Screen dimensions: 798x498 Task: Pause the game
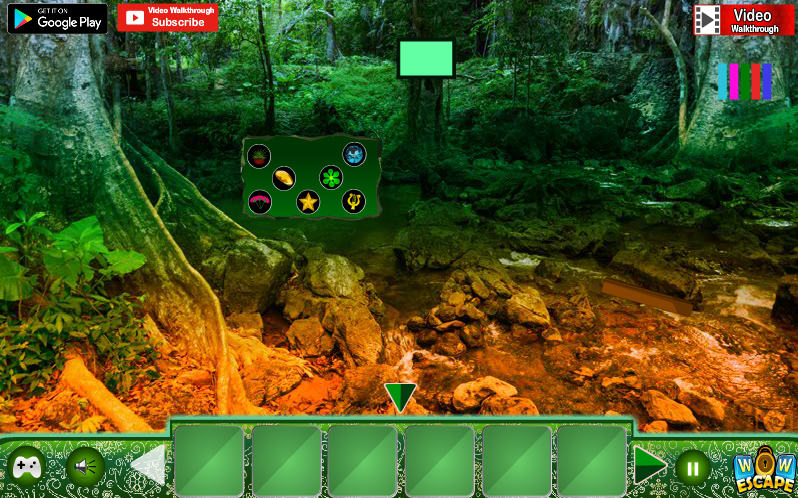pos(692,467)
